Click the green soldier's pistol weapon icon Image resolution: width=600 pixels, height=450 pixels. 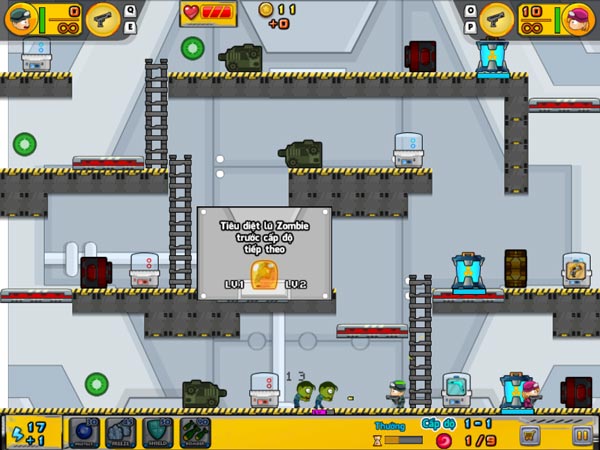(101, 17)
